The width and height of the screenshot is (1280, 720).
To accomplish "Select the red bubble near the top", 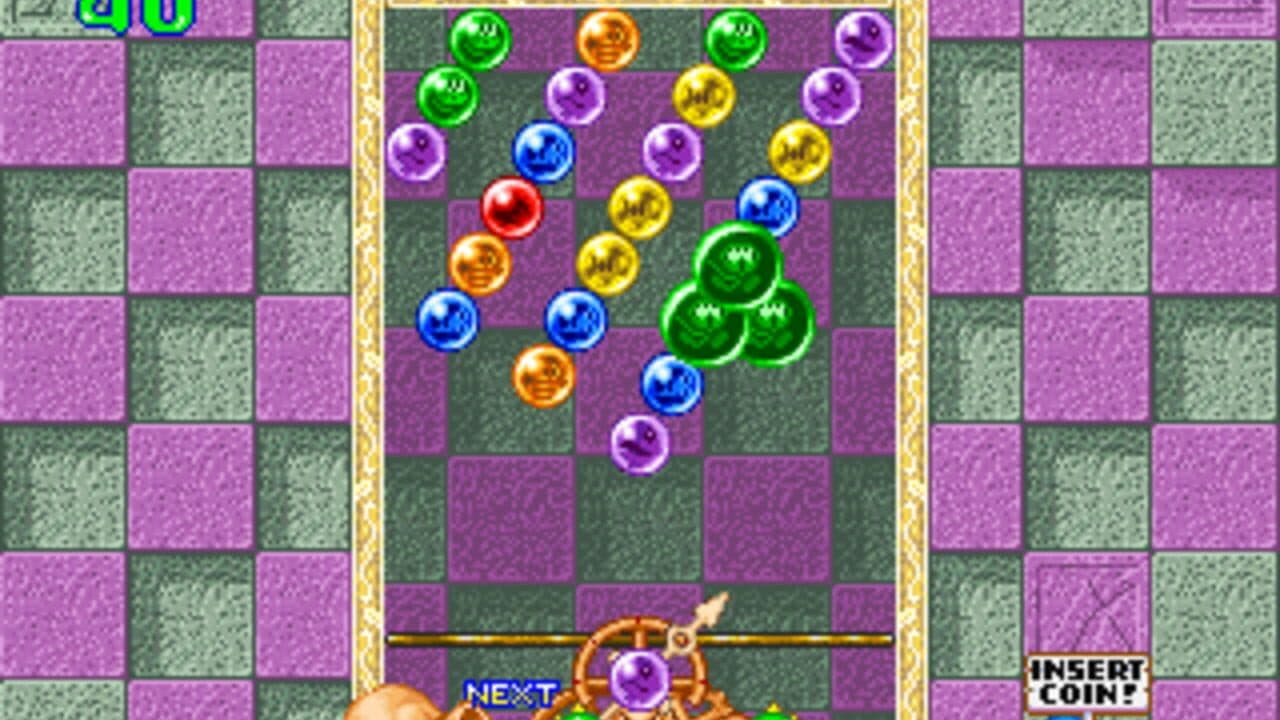I will click(x=510, y=205).
